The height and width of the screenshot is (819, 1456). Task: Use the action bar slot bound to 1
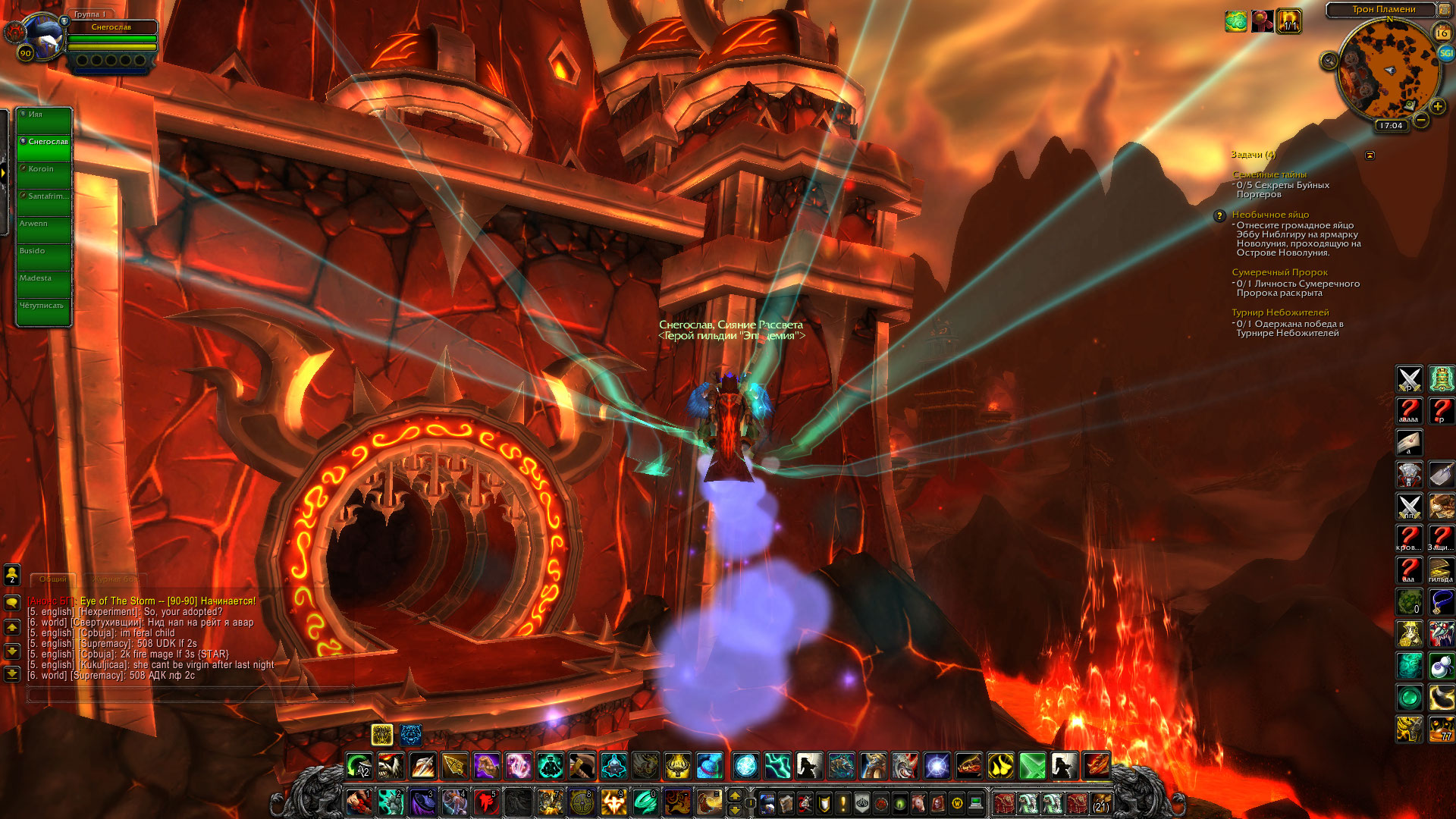pyautogui.click(x=359, y=802)
